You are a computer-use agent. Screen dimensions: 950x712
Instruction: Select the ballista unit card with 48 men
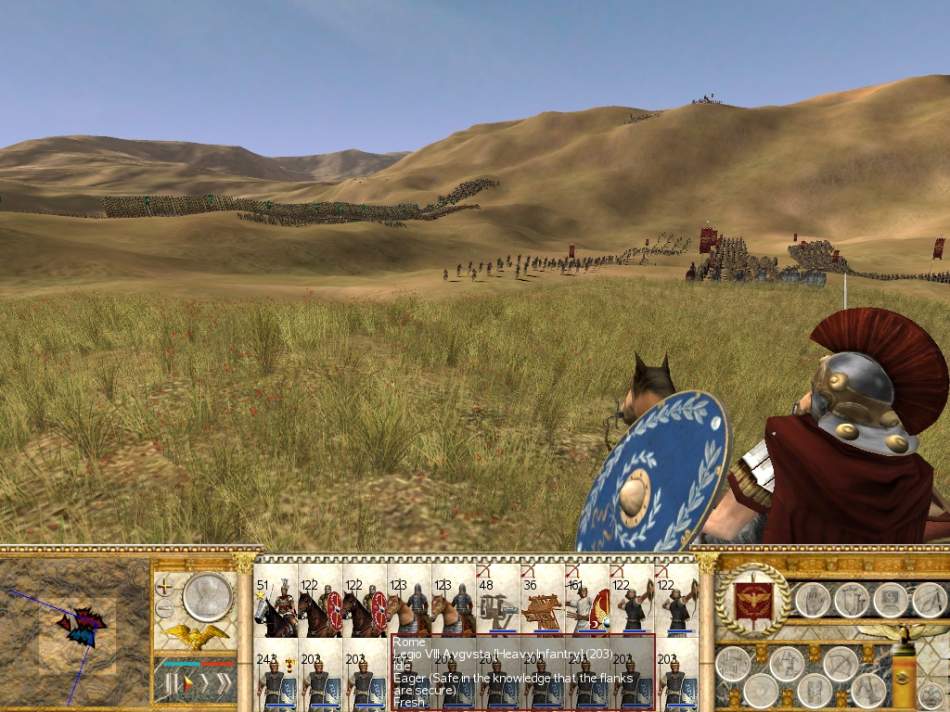click(494, 606)
